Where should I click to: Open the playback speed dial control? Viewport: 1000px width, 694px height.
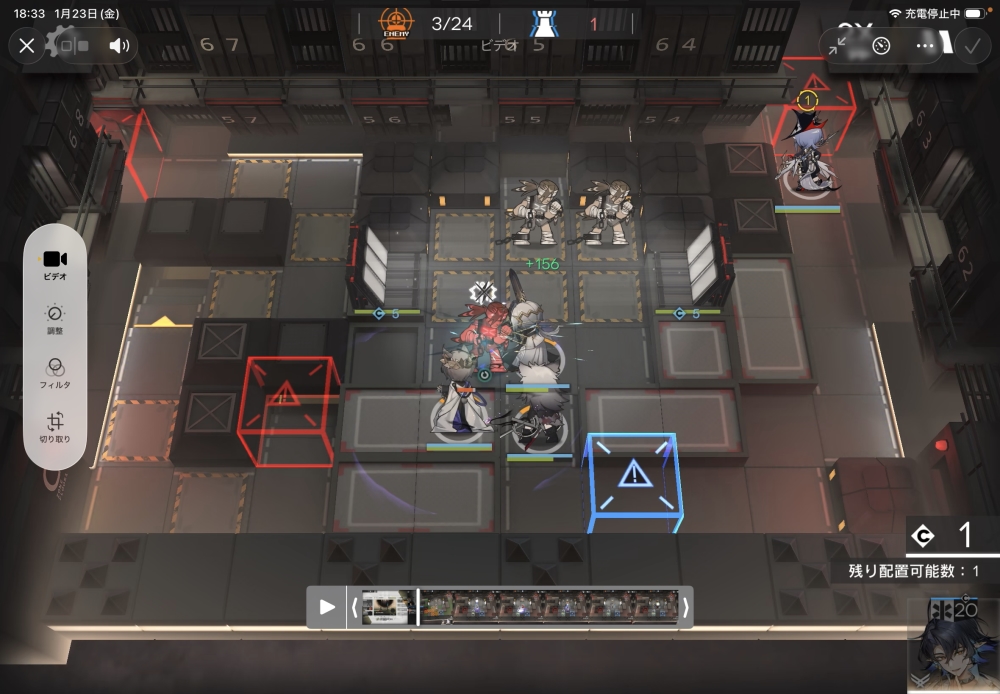click(881, 45)
